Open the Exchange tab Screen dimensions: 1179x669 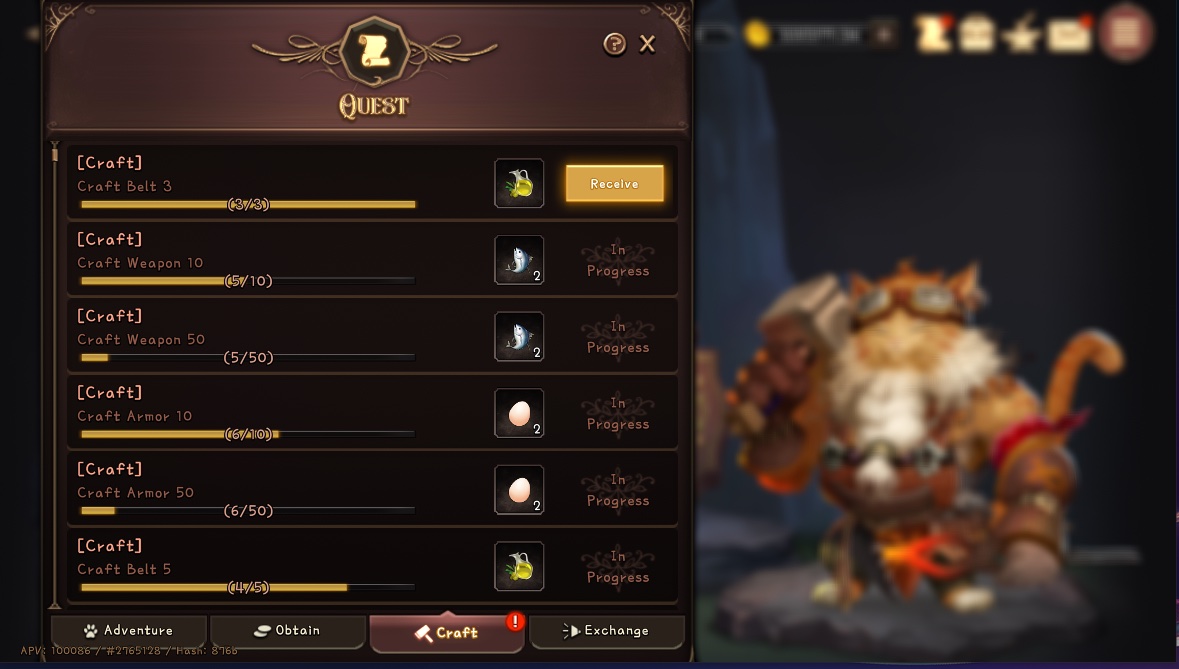(x=606, y=631)
